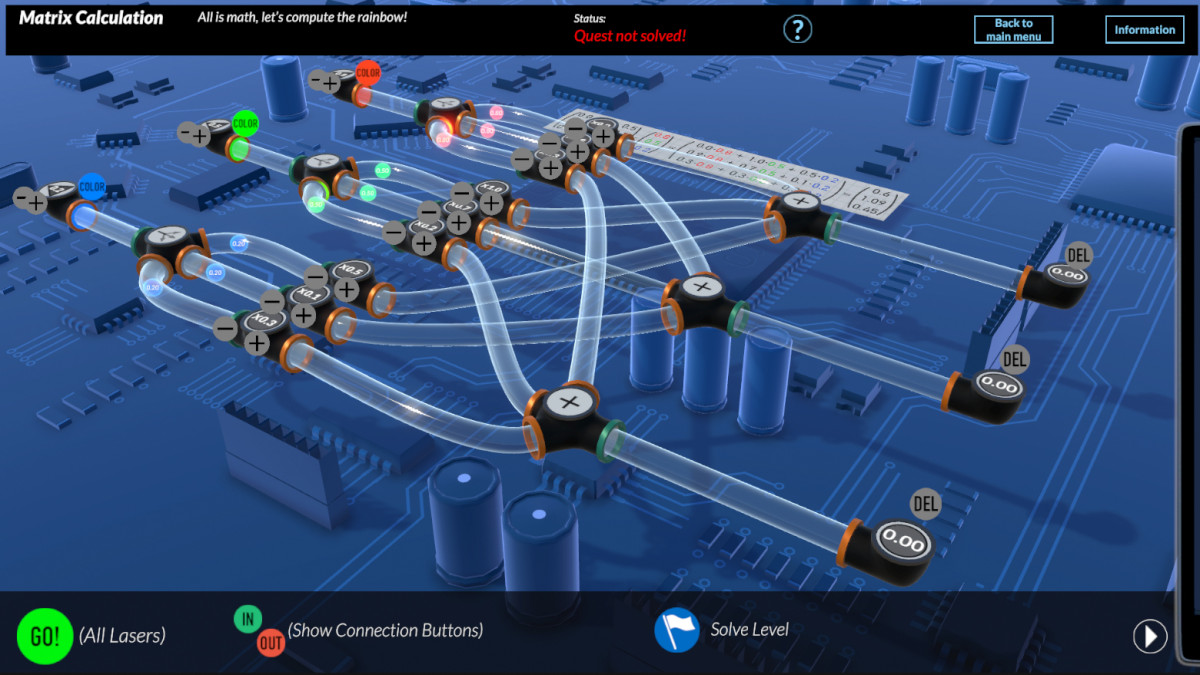Toggle the red COLOR laser button

tap(368, 72)
